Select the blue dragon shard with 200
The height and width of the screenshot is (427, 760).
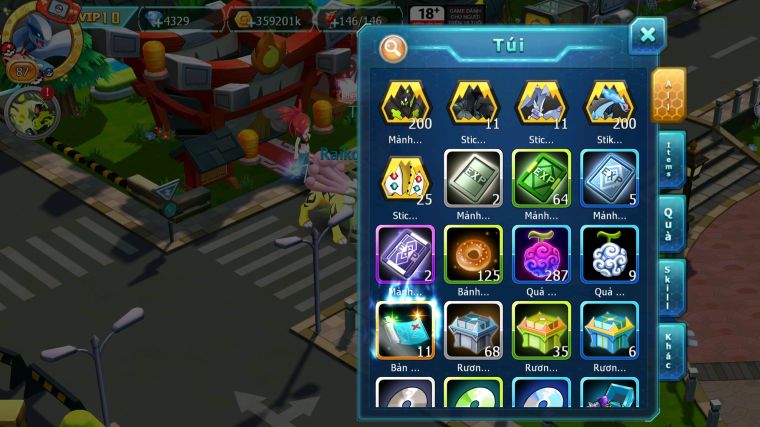tap(609, 103)
